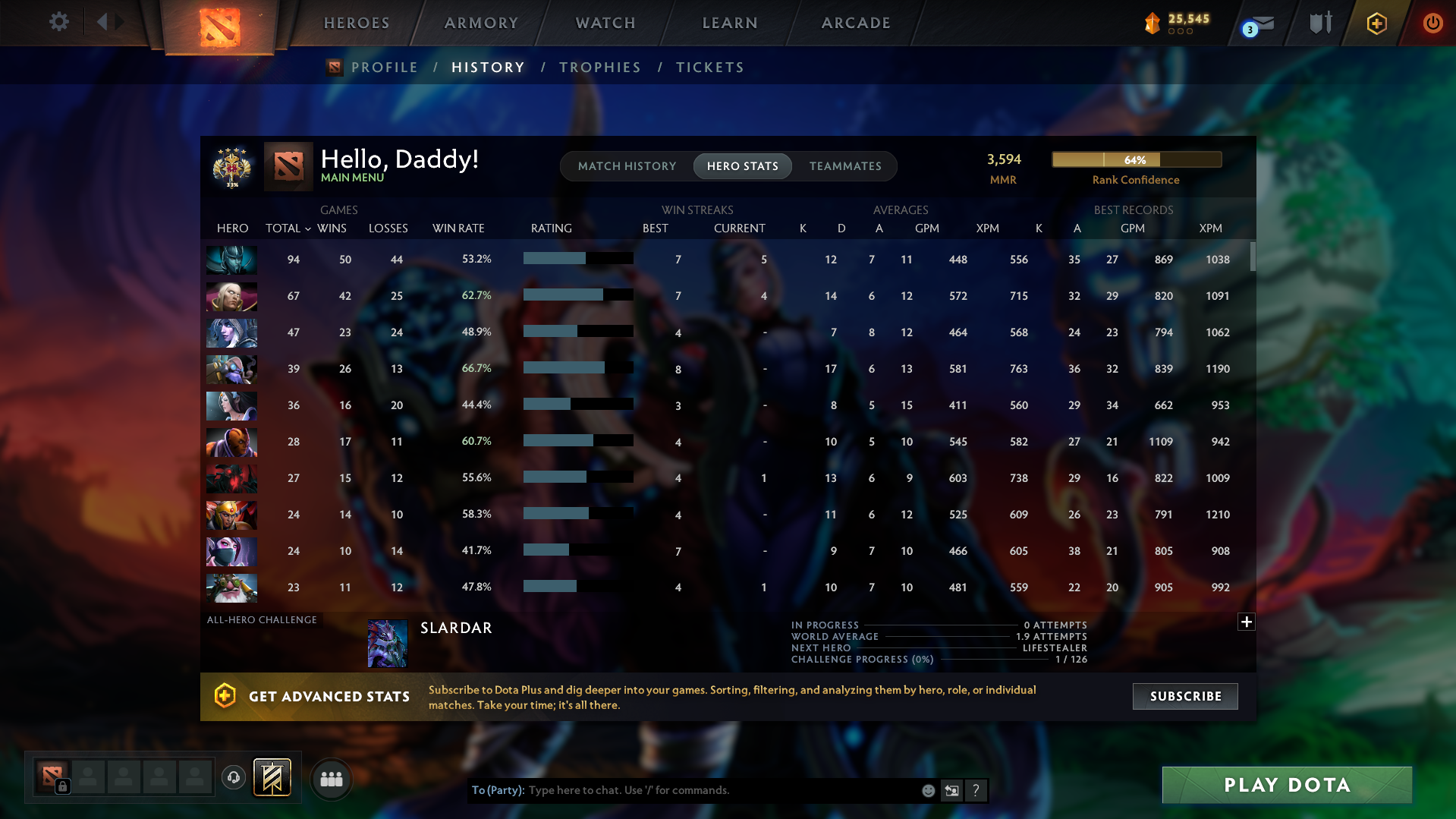
Task: Click the question mark chat help icon
Action: [976, 790]
